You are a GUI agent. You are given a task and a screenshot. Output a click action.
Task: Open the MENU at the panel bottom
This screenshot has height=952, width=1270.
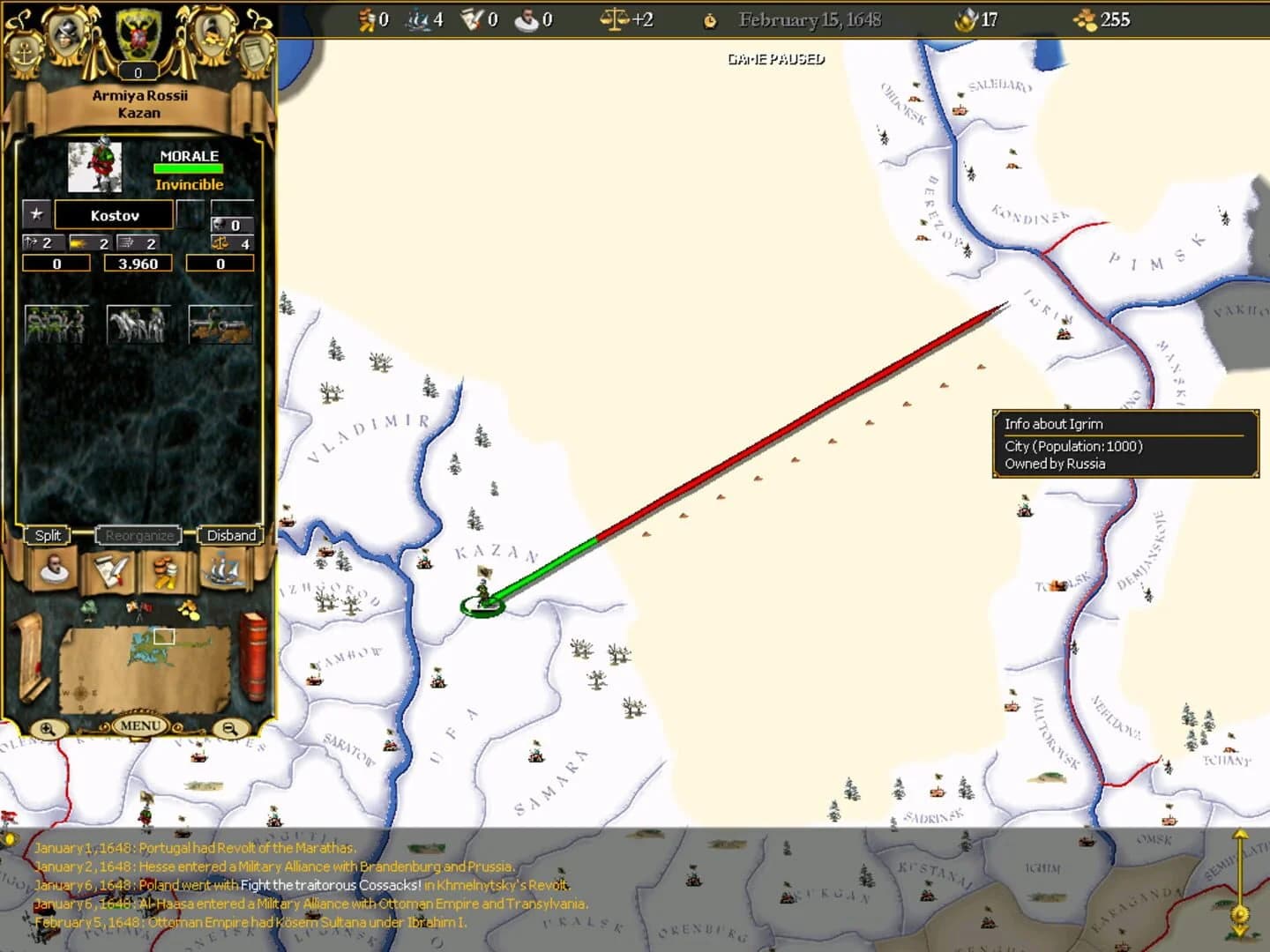[139, 725]
